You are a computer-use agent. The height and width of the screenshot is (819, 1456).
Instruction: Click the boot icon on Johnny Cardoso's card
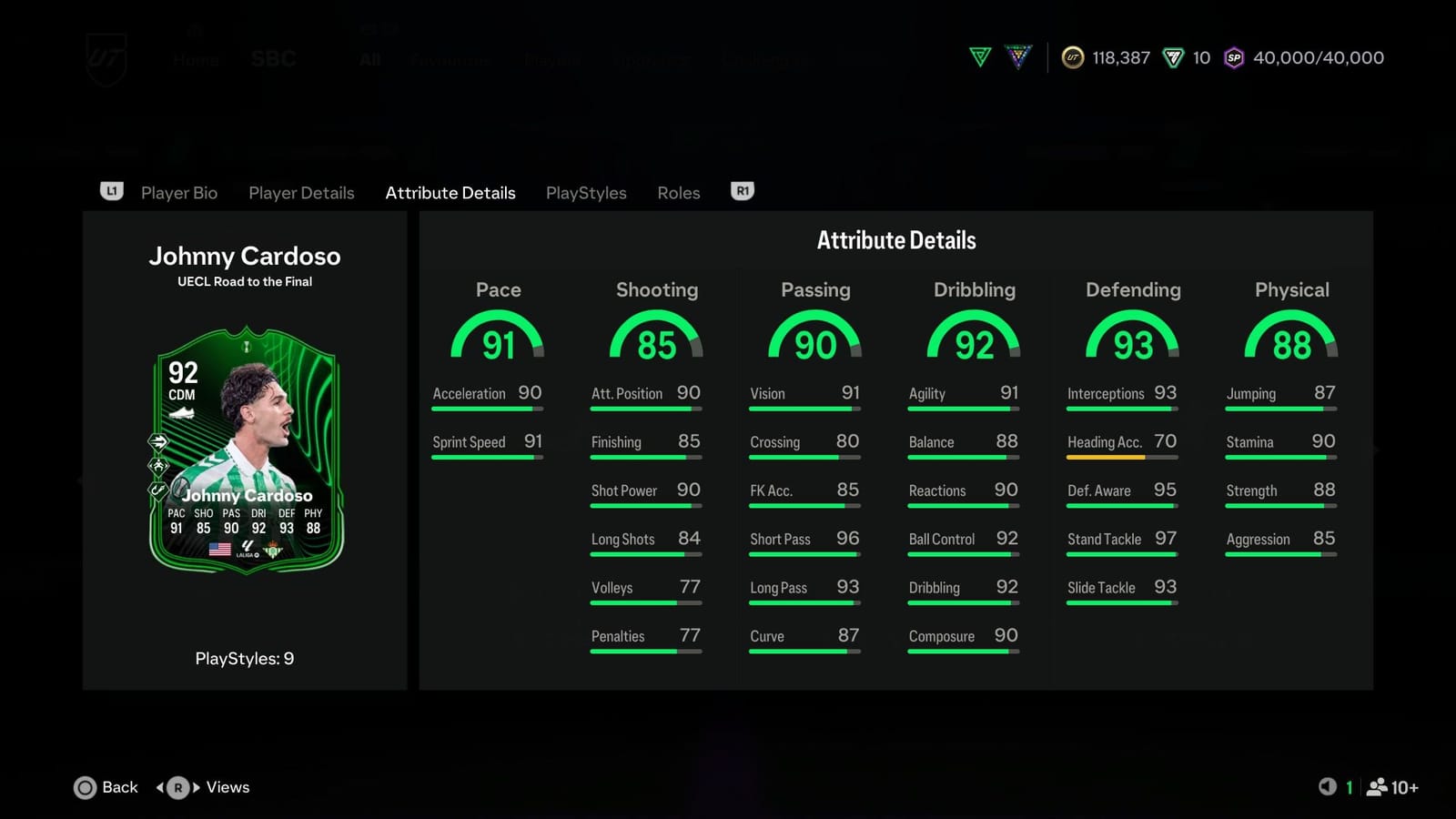coord(183,412)
